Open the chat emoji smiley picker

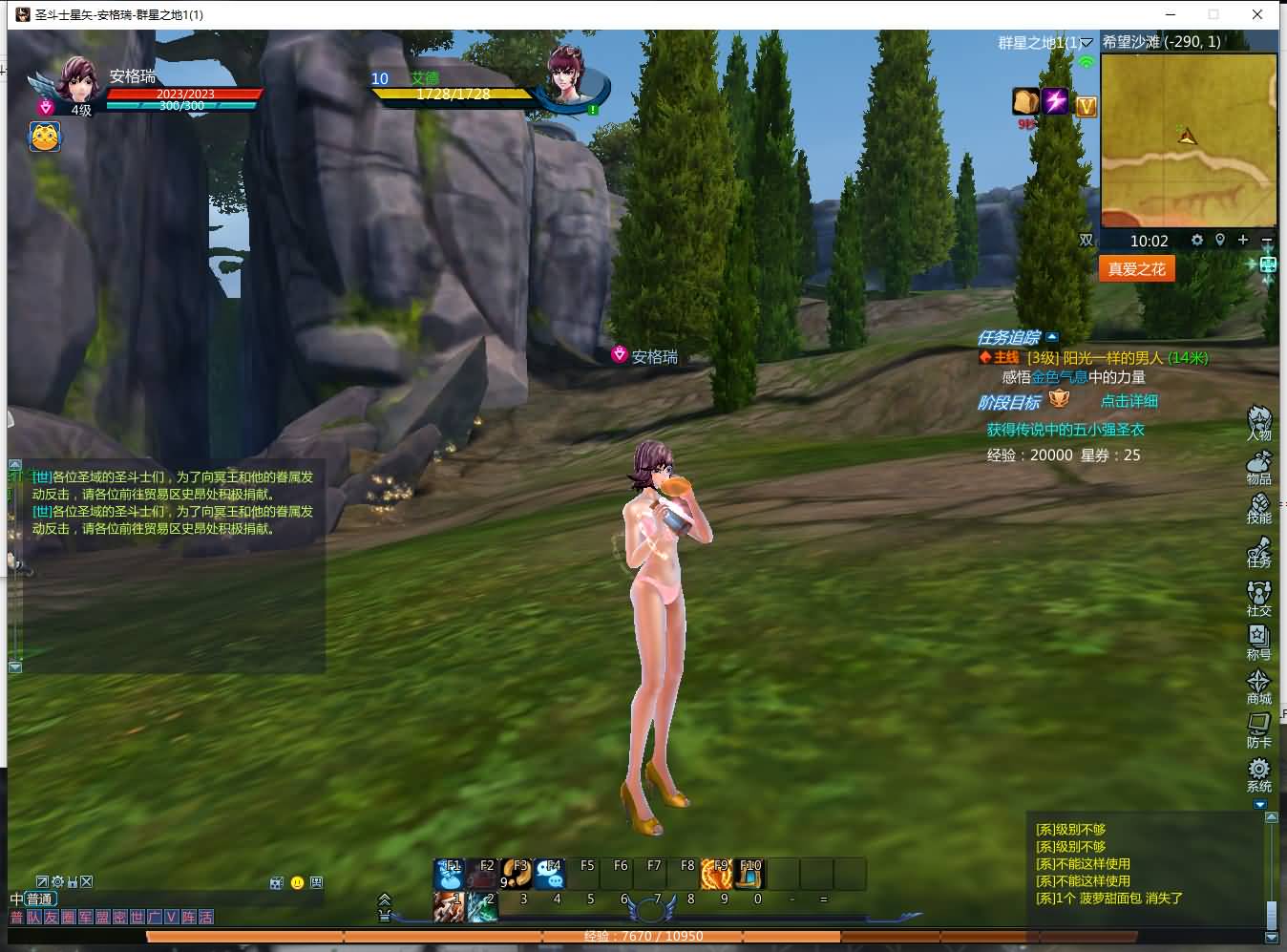[297, 882]
